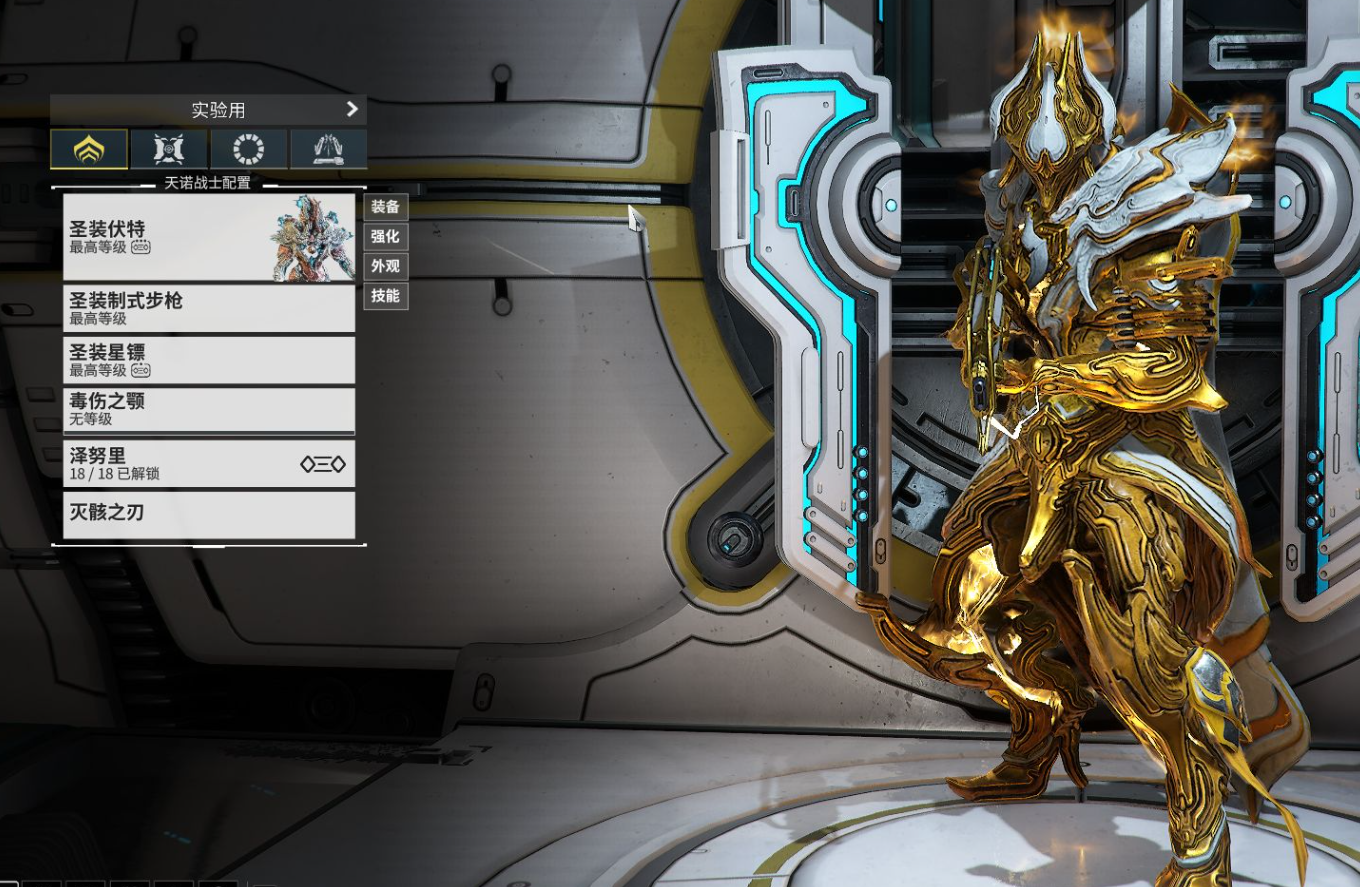Select the Warframe lotus emblem tab
The height and width of the screenshot is (887, 1360).
(89, 149)
